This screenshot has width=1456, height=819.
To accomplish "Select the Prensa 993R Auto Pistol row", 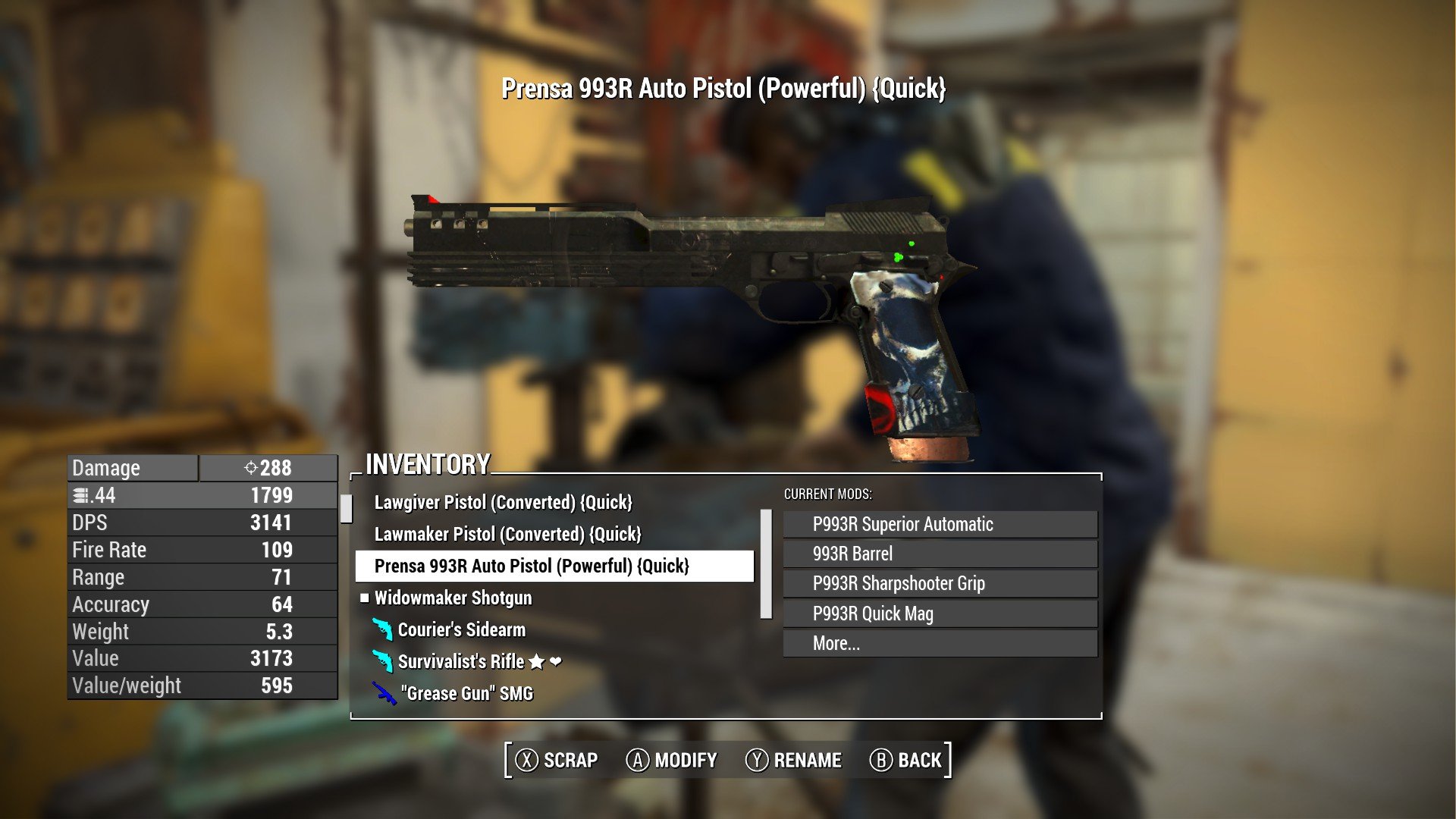I will coord(532,566).
